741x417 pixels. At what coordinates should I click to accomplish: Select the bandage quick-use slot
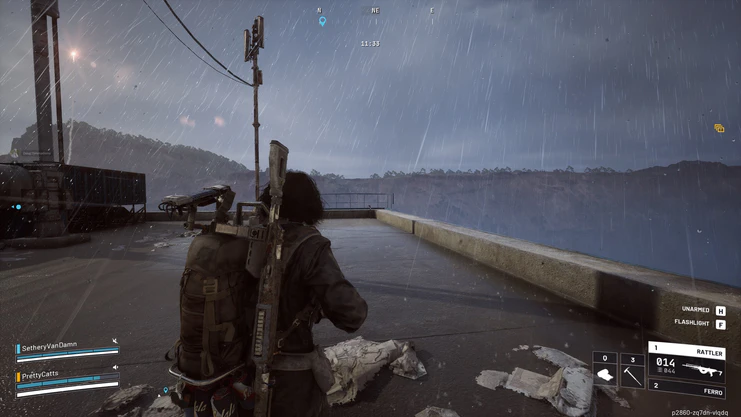[605, 370]
